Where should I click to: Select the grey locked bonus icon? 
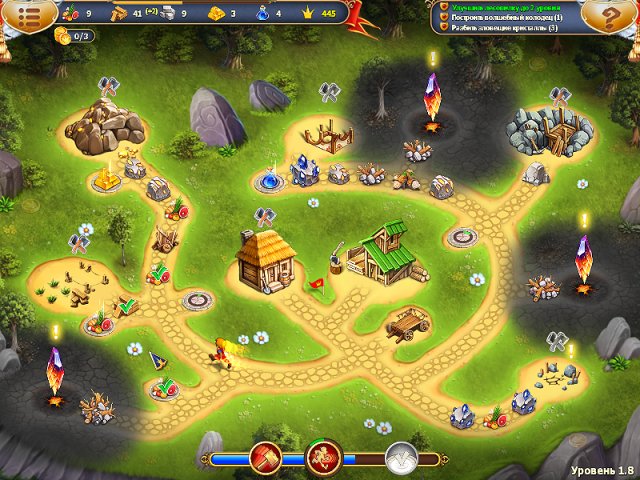[x=401, y=459]
